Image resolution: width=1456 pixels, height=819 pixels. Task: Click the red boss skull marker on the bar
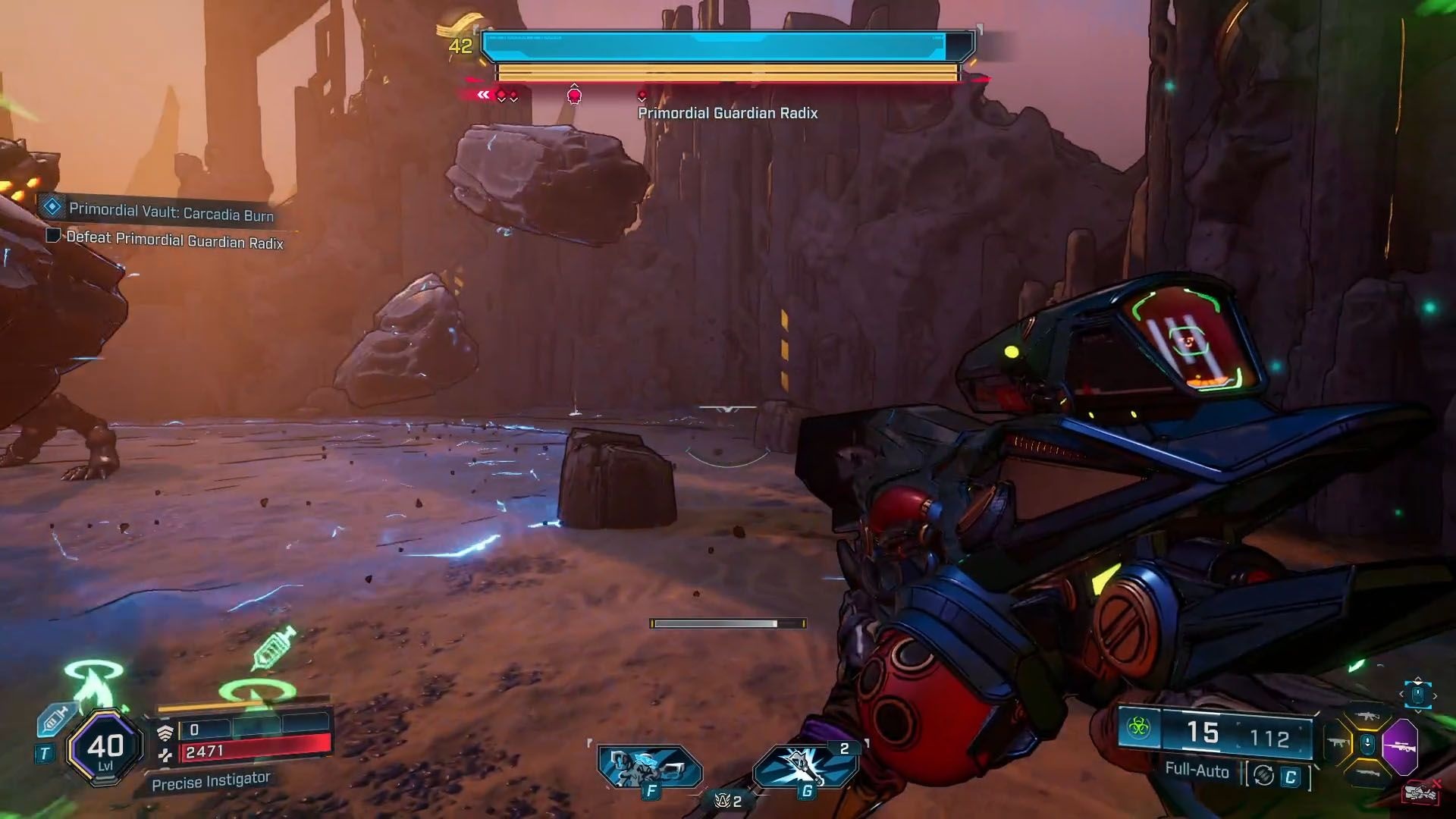click(574, 96)
